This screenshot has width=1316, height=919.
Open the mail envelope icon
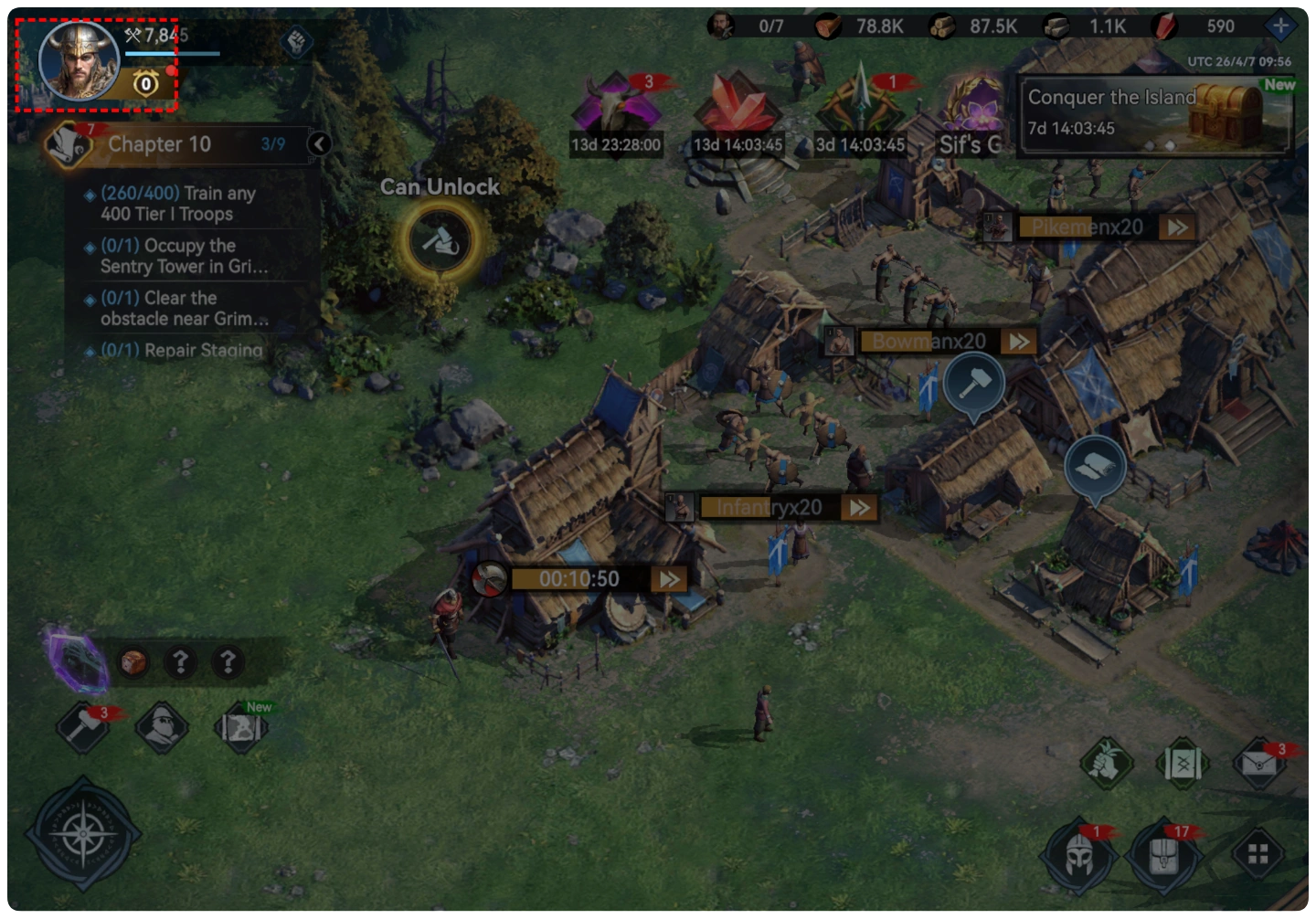point(1259,762)
